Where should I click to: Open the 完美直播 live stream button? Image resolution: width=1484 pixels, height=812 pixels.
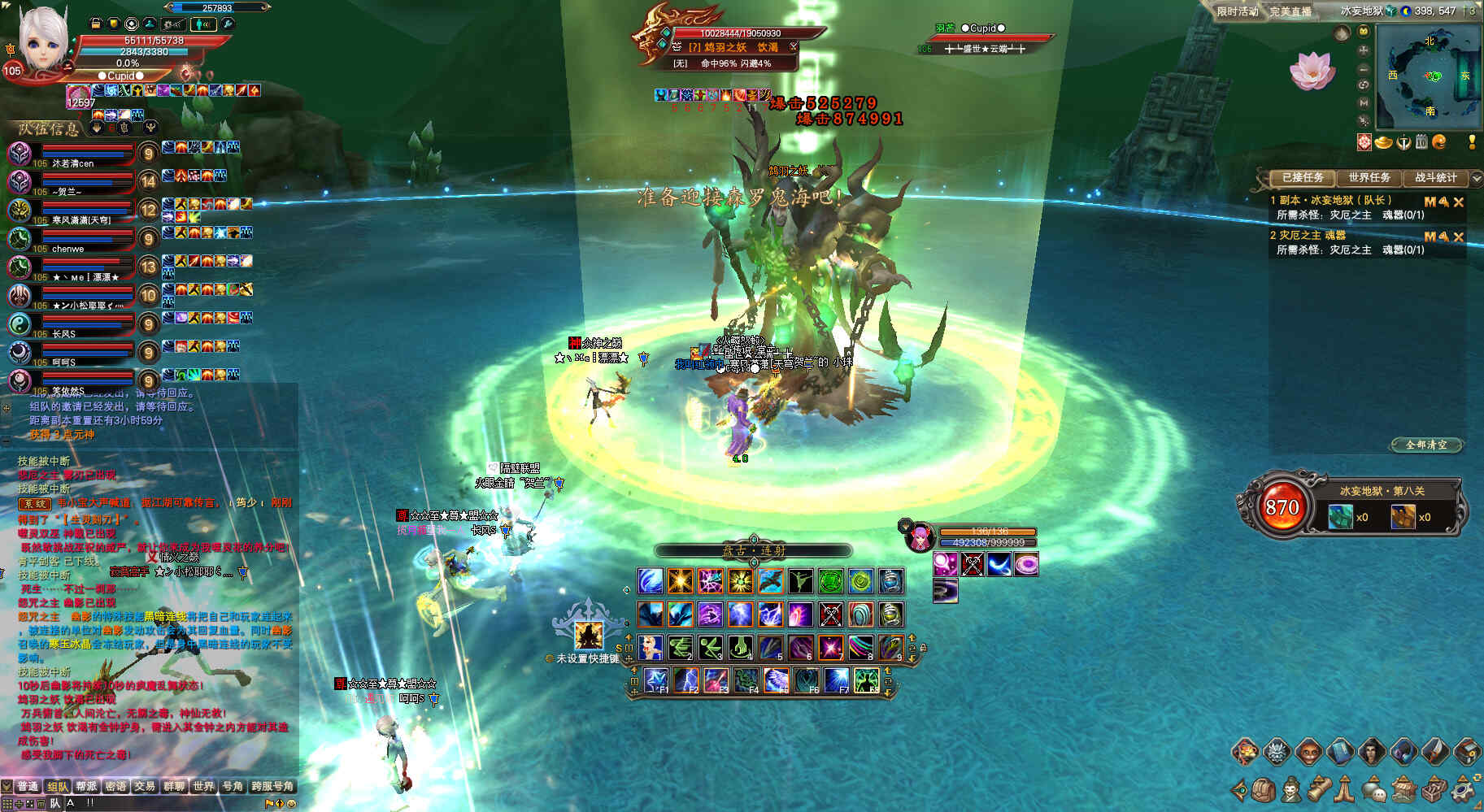pyautogui.click(x=1290, y=11)
